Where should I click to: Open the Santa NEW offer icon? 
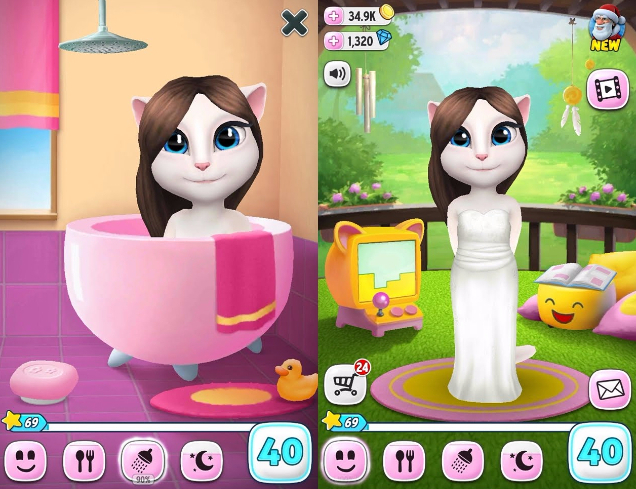point(605,27)
